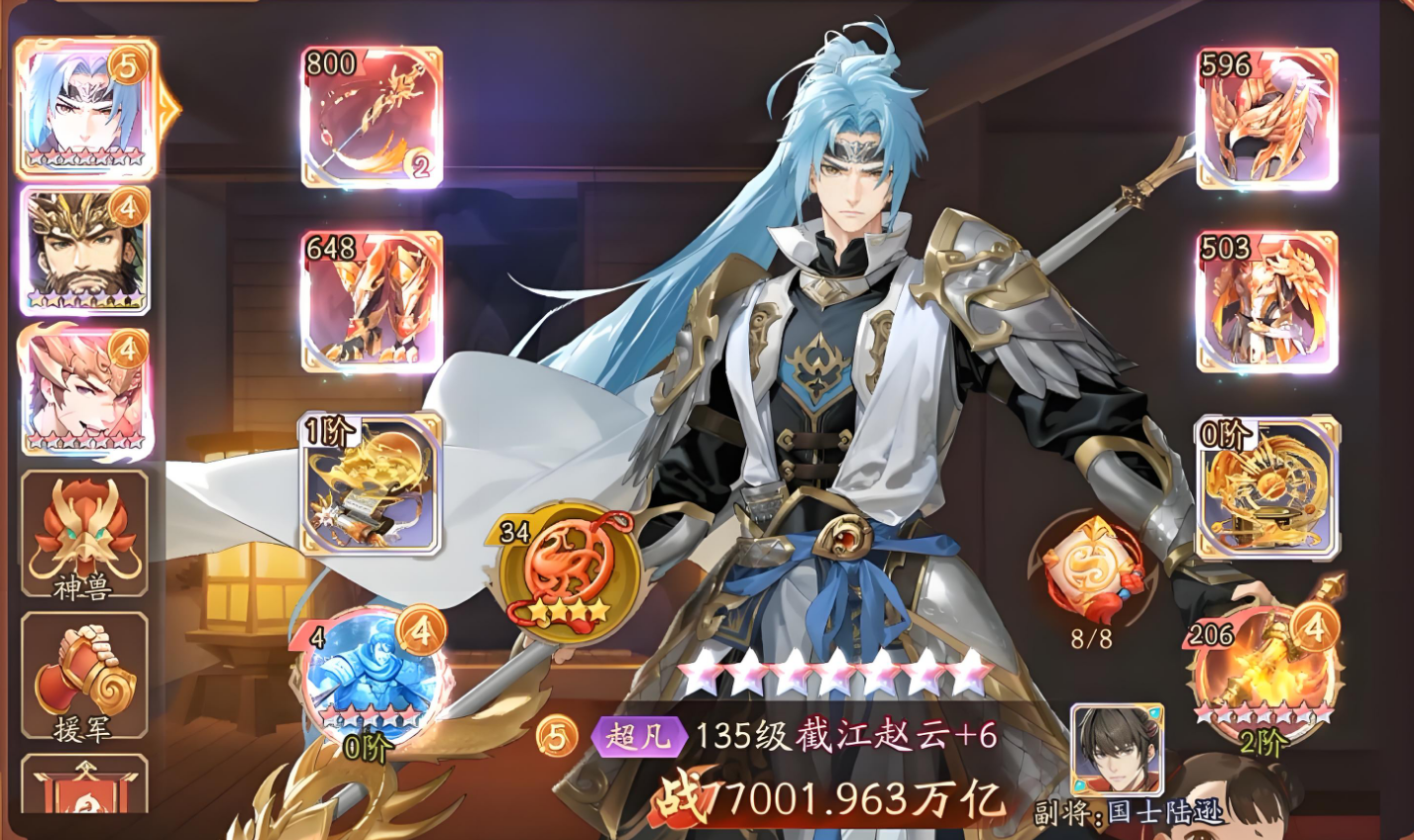The image size is (1414, 840).
Task: Inspect the level 648 boots slot
Action: coord(372,301)
